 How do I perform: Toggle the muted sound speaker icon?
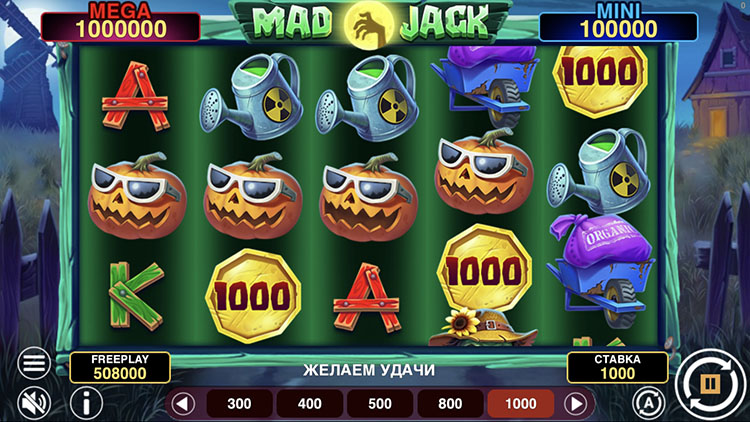click(34, 403)
